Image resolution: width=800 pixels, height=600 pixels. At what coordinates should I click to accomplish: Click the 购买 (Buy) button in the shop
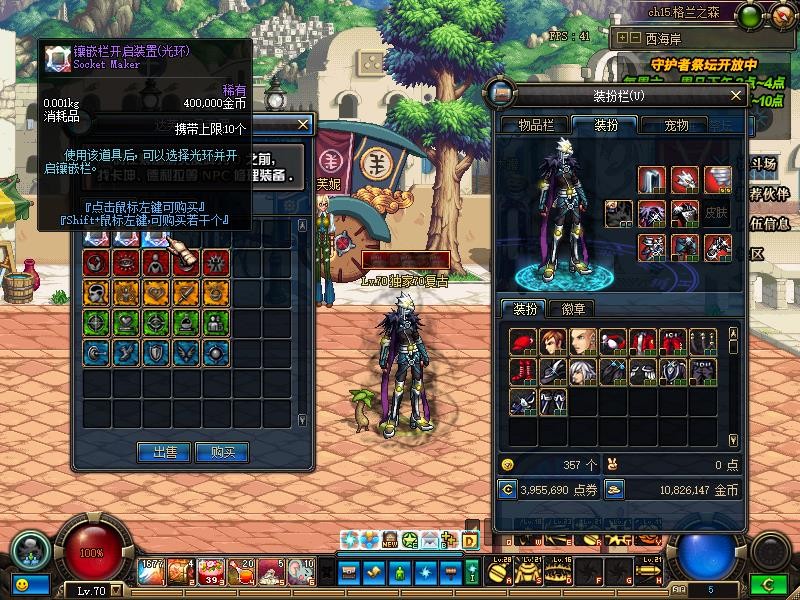[222, 452]
